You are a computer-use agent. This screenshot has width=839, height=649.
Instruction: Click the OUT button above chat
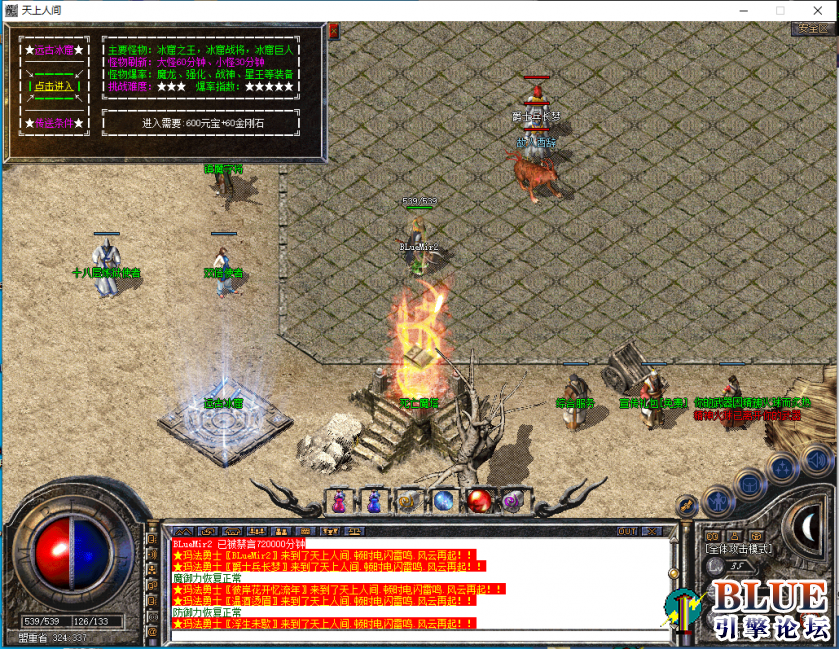tap(626, 531)
